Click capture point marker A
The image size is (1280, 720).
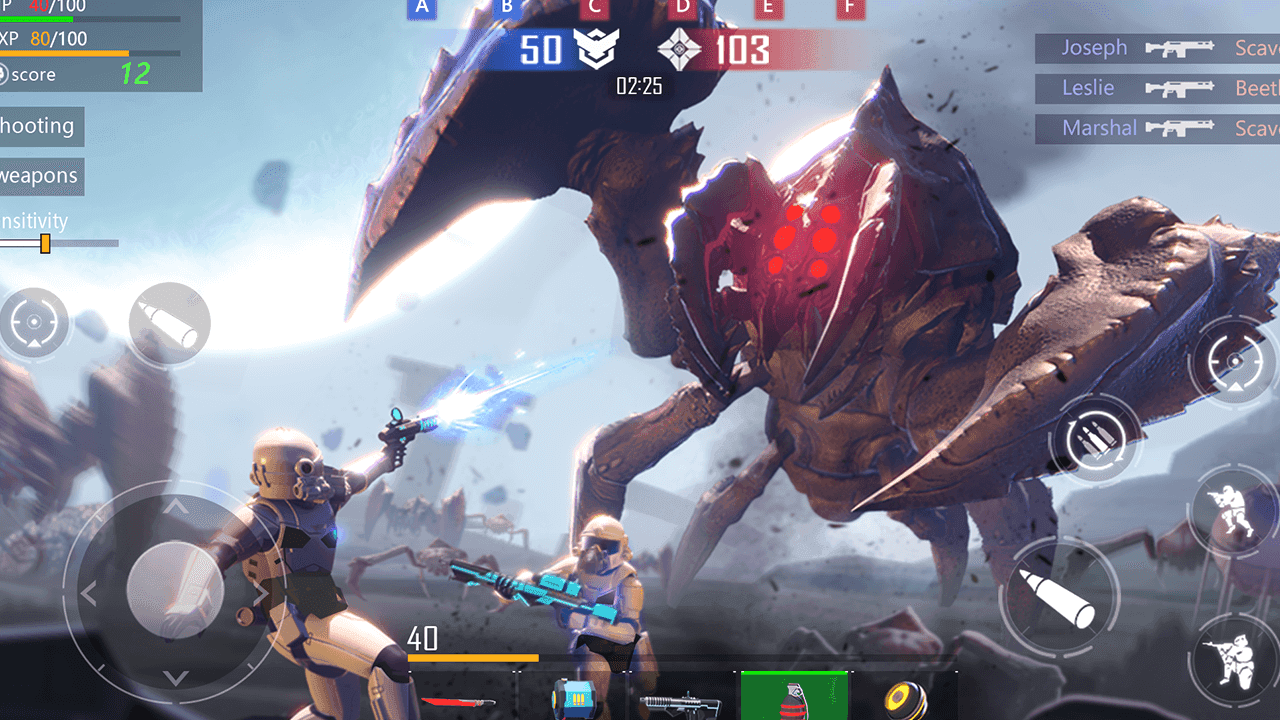422,8
